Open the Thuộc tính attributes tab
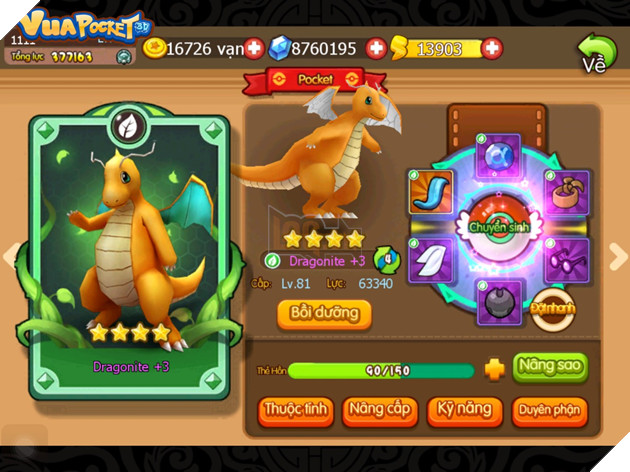The width and height of the screenshot is (630, 472). coord(295,410)
